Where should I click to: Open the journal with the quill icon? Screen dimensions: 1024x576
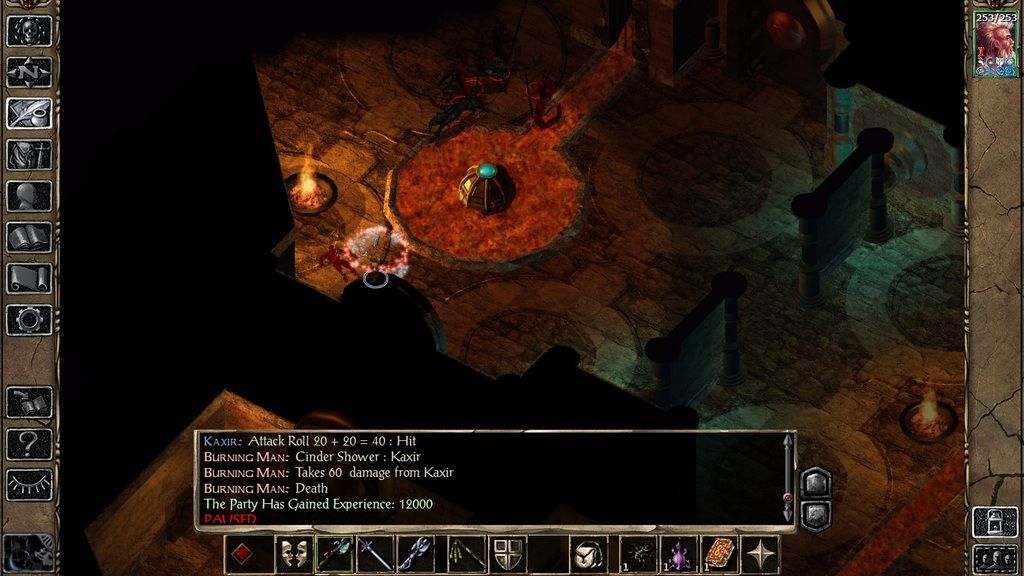(29, 112)
